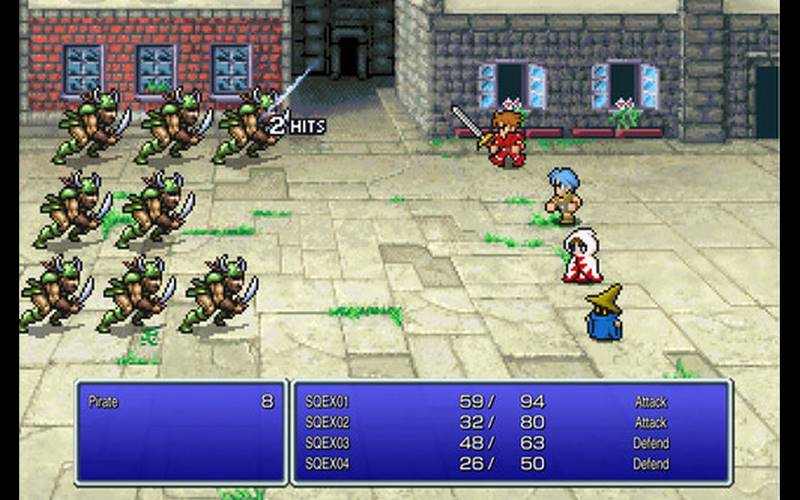This screenshot has height=500, width=800.
Task: Select the Pirate entry in enemy list
Action: (x=104, y=402)
